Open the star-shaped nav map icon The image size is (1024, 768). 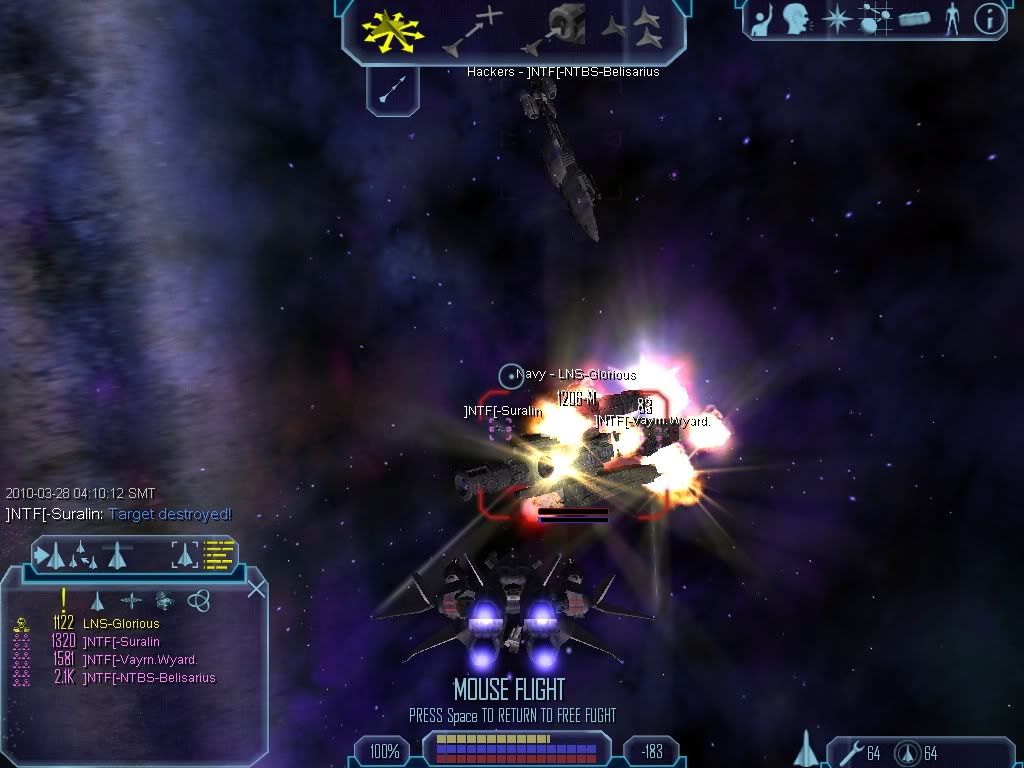(836, 19)
